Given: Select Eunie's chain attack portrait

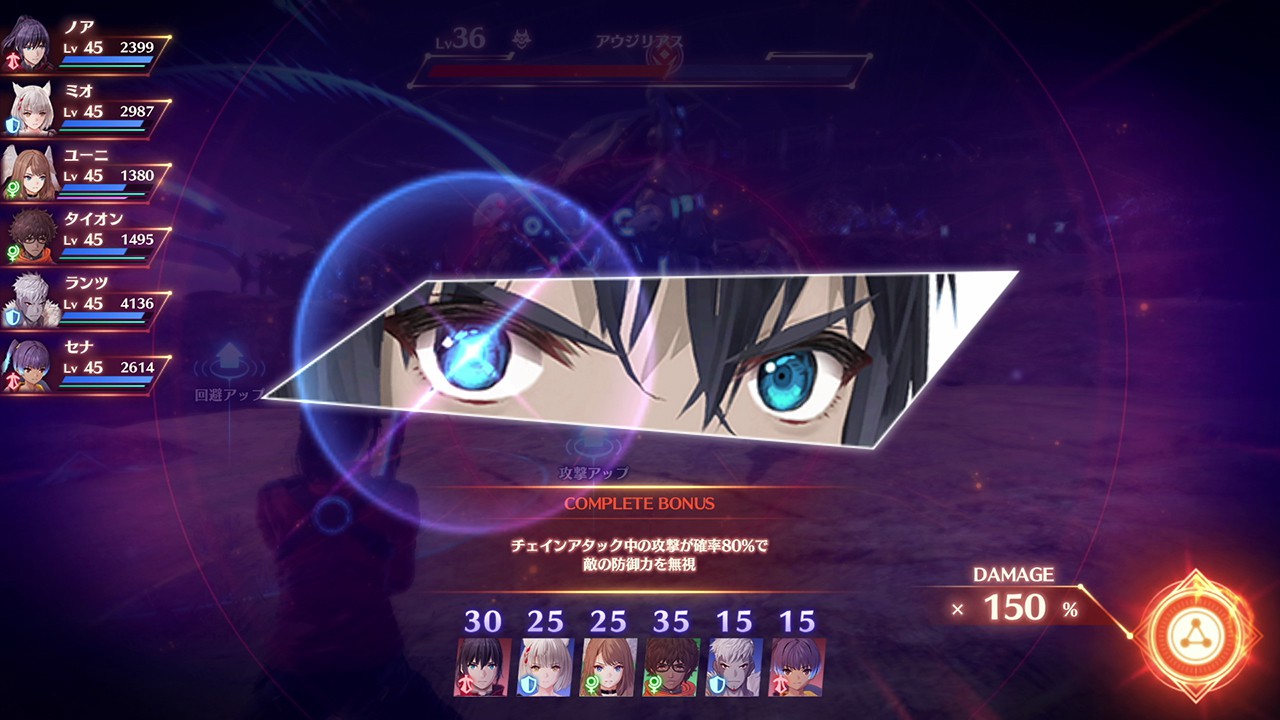Looking at the screenshot, I should point(608,667).
